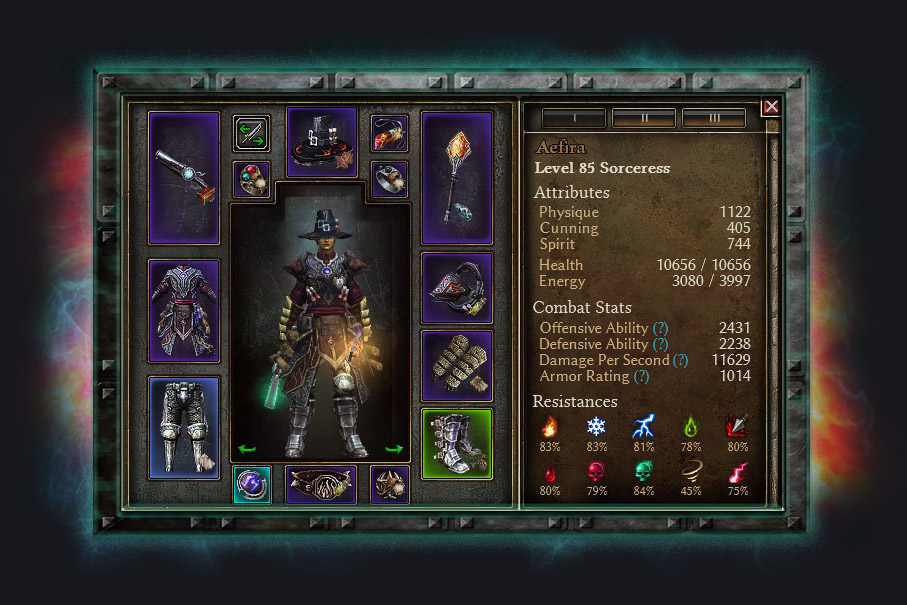Select the jeweled ring with red and green gems
This screenshot has height=605, width=907.
tap(251, 179)
